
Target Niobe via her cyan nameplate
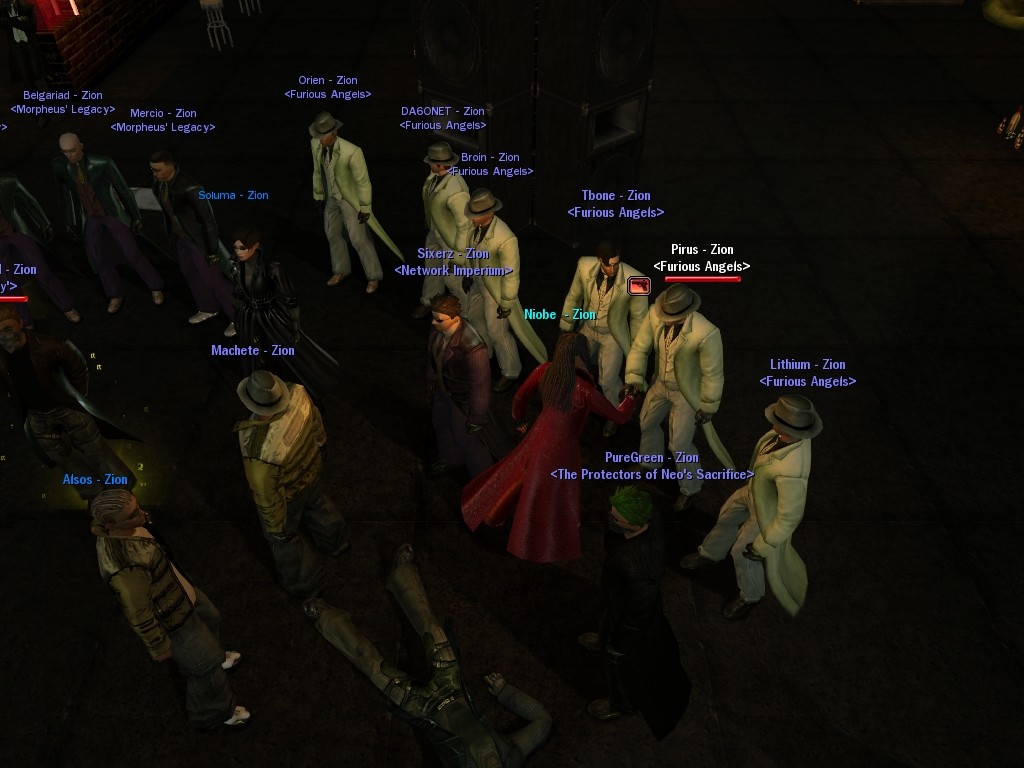[559, 315]
